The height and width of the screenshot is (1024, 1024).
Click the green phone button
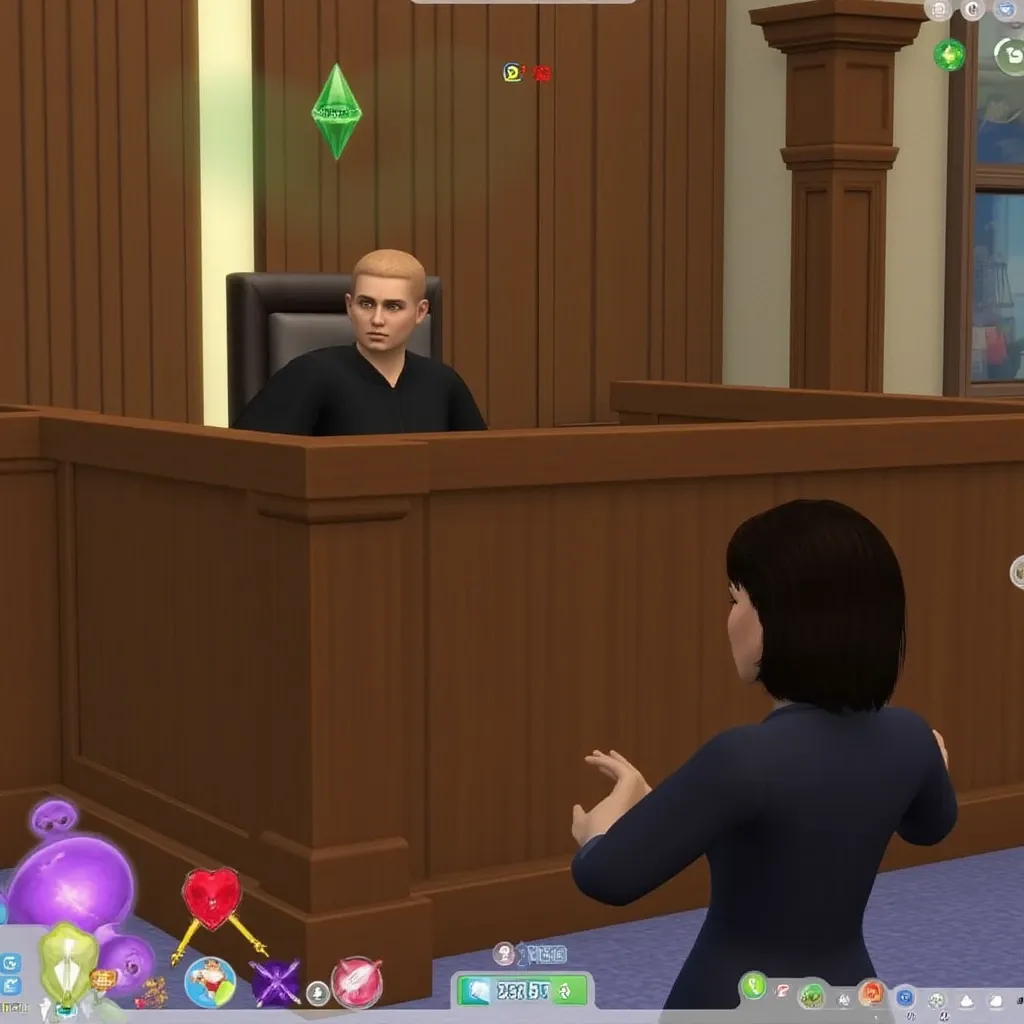[753, 987]
